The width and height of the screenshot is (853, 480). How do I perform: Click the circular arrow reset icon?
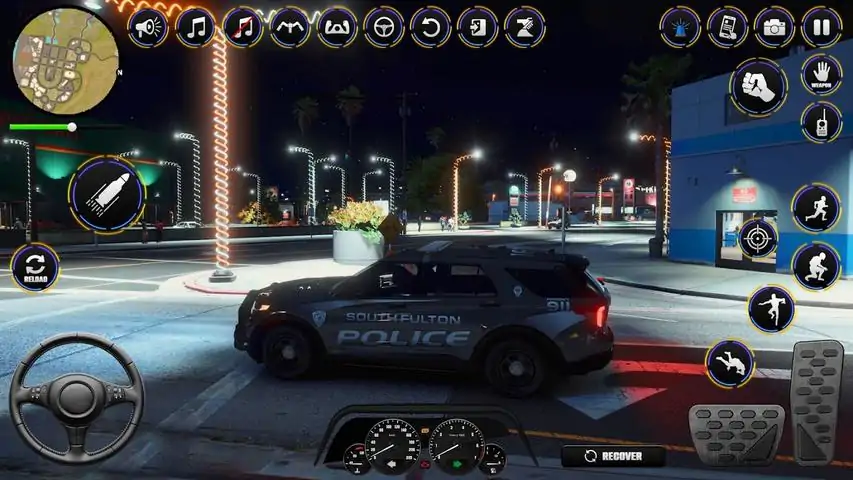tap(431, 27)
